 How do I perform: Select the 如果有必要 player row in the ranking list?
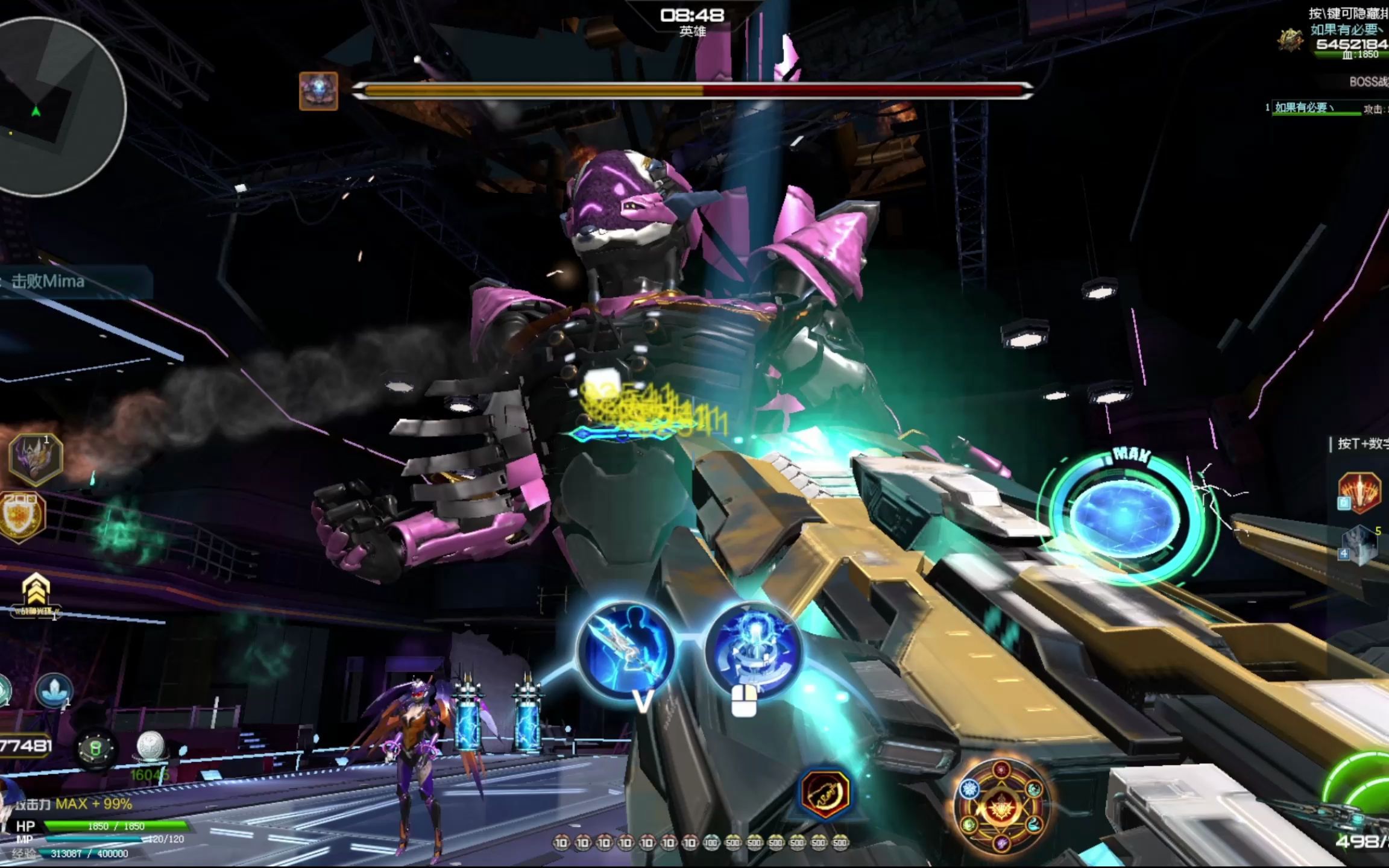pyautogui.click(x=1314, y=108)
